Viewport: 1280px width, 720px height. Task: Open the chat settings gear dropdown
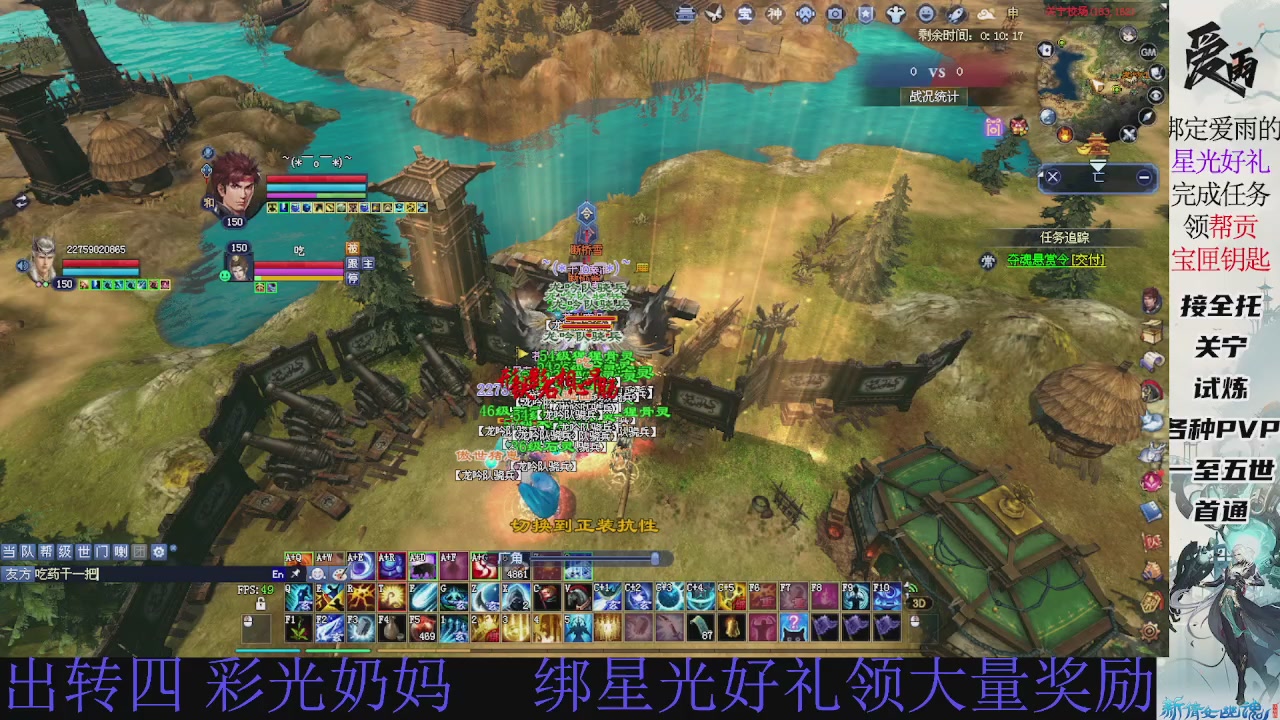[157, 550]
